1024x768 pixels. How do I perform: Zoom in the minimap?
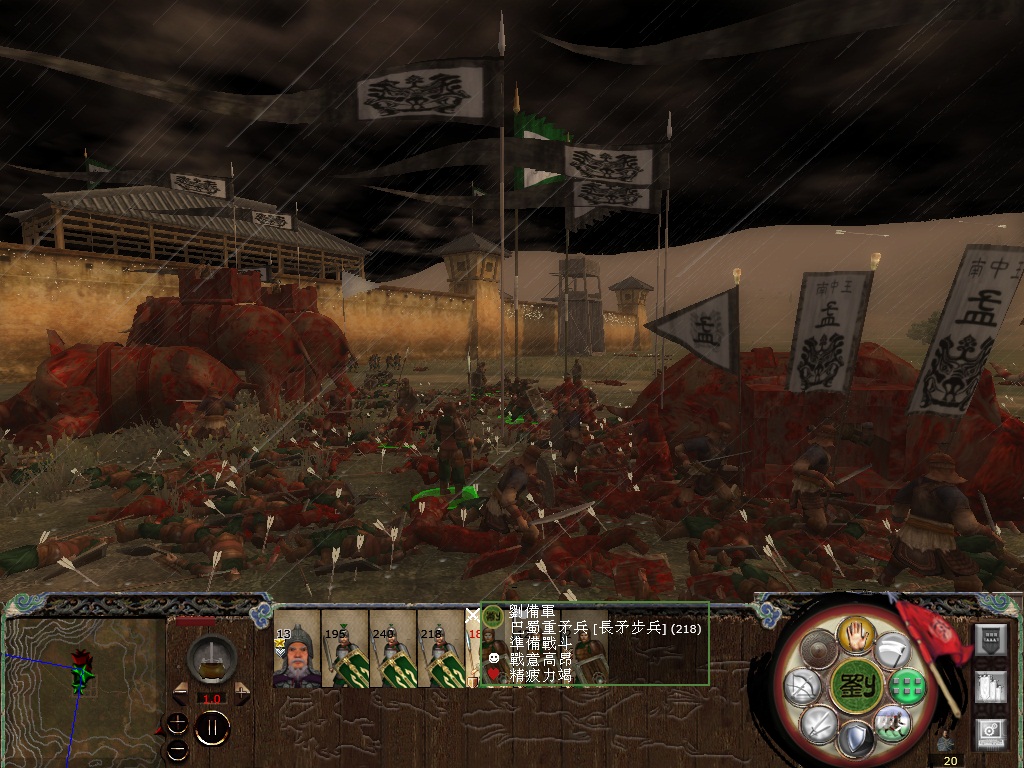(x=177, y=722)
